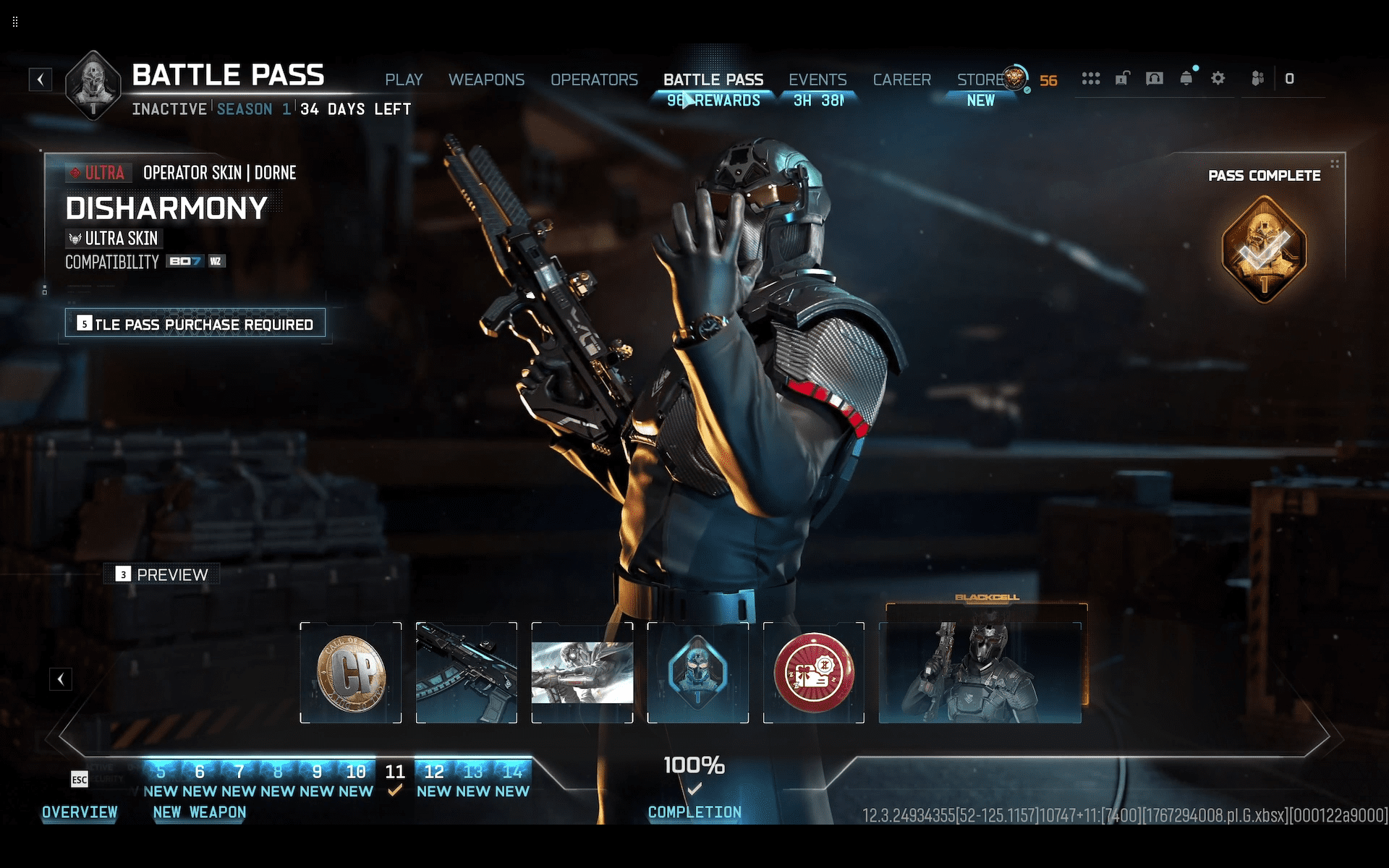Open the Store tab
The width and height of the screenshot is (1389, 868).
pos(980,80)
